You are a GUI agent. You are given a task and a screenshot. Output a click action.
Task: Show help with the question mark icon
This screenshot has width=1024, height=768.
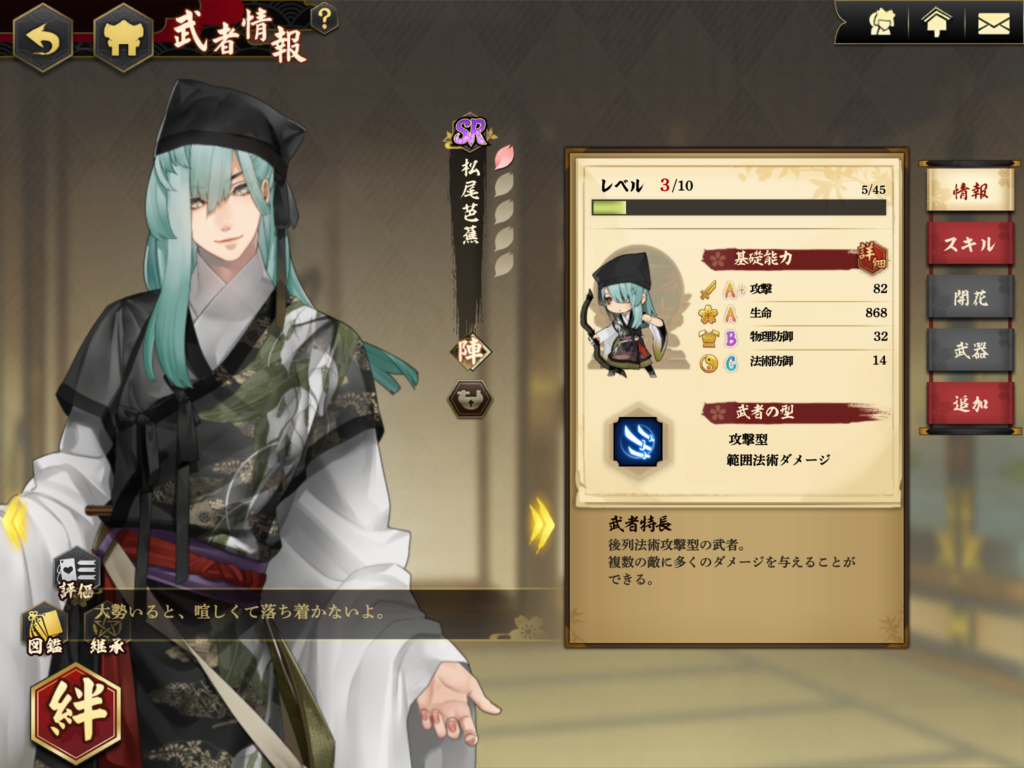(x=324, y=17)
